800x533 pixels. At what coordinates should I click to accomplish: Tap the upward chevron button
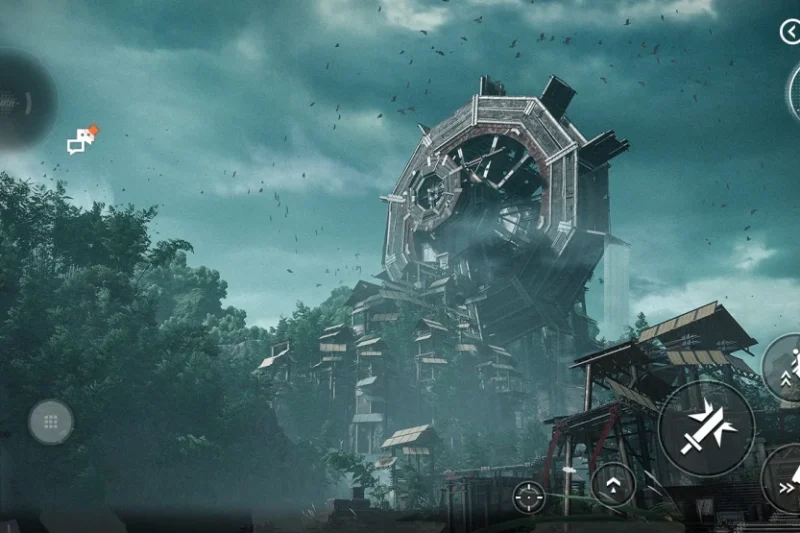tap(613, 484)
